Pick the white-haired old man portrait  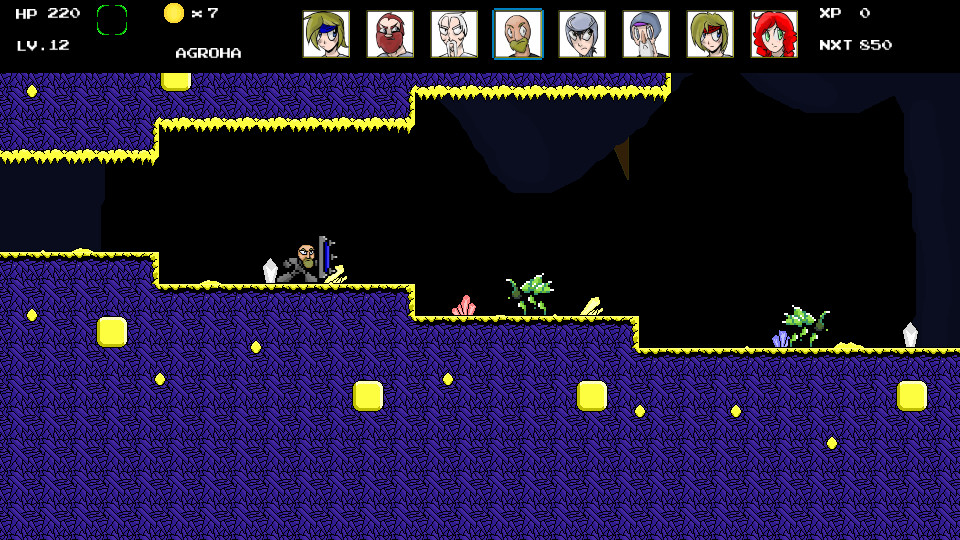[x=454, y=35]
